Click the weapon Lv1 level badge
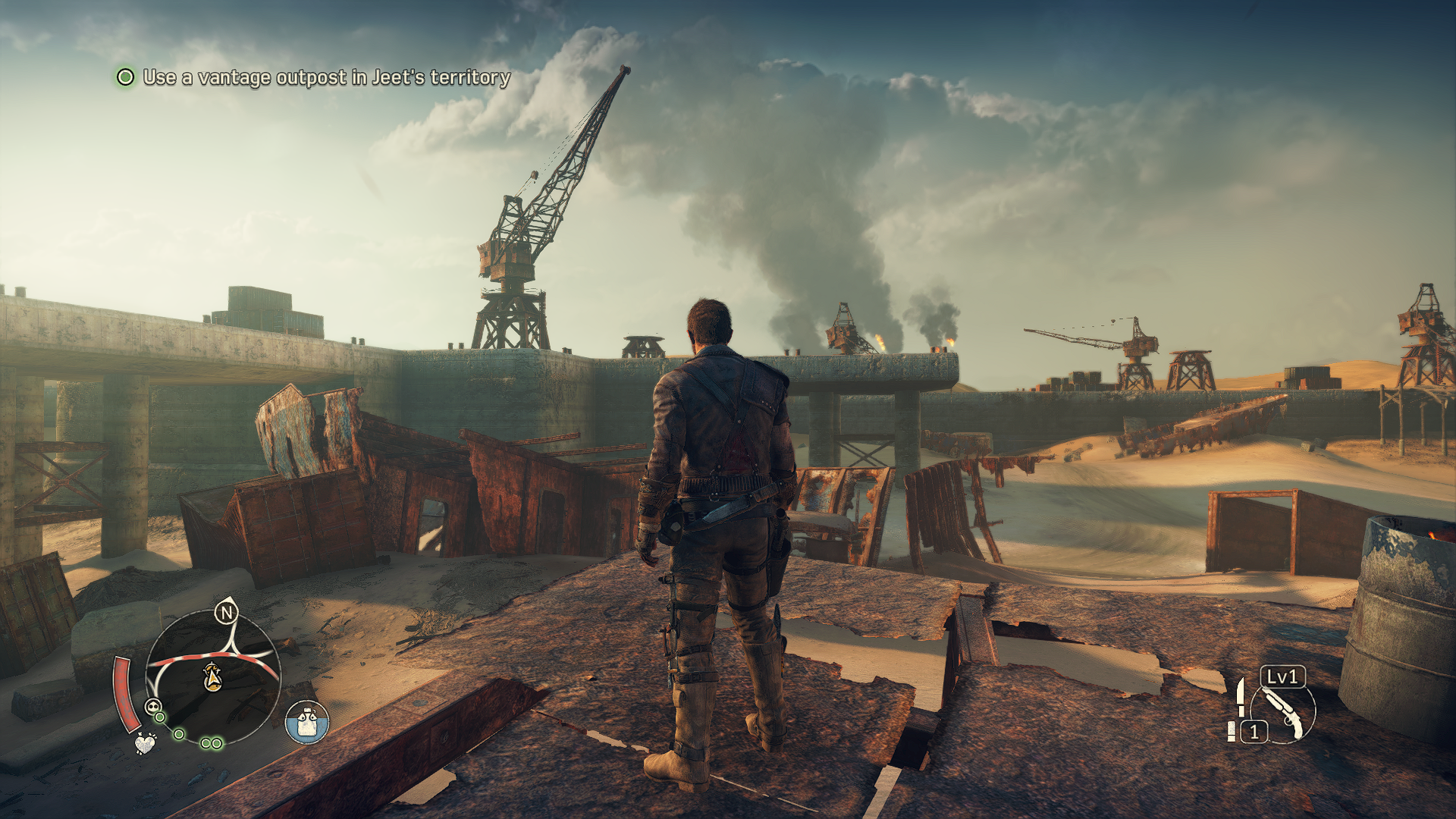The height and width of the screenshot is (819, 1456). (1282, 676)
